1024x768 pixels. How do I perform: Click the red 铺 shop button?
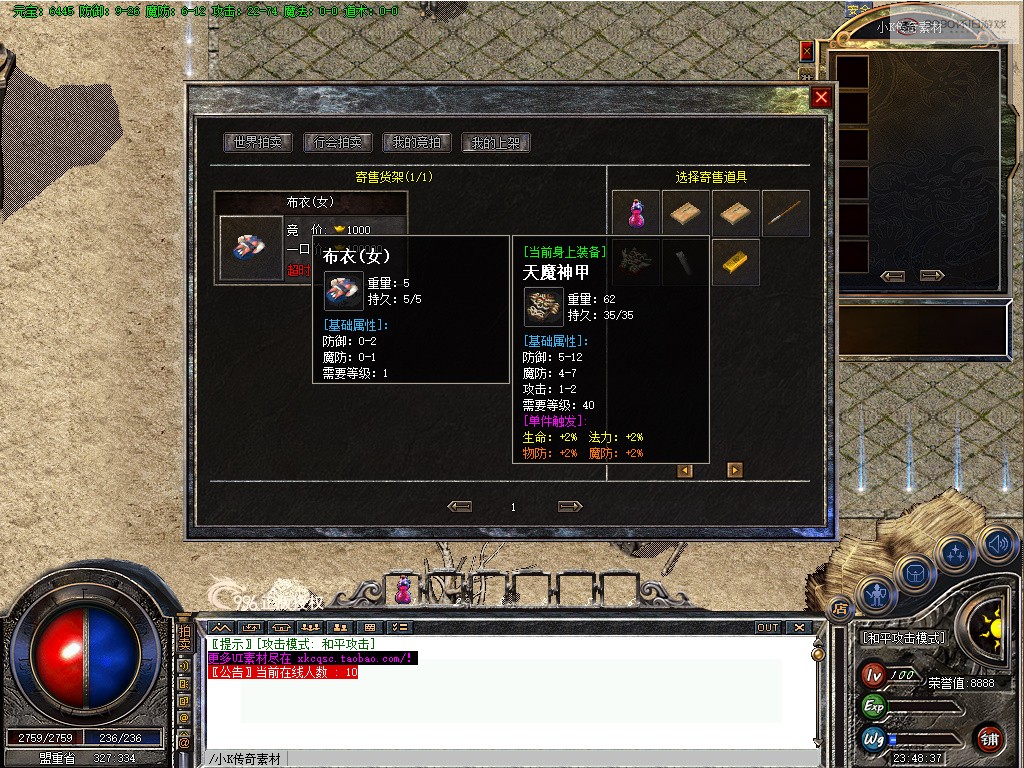pos(989,738)
